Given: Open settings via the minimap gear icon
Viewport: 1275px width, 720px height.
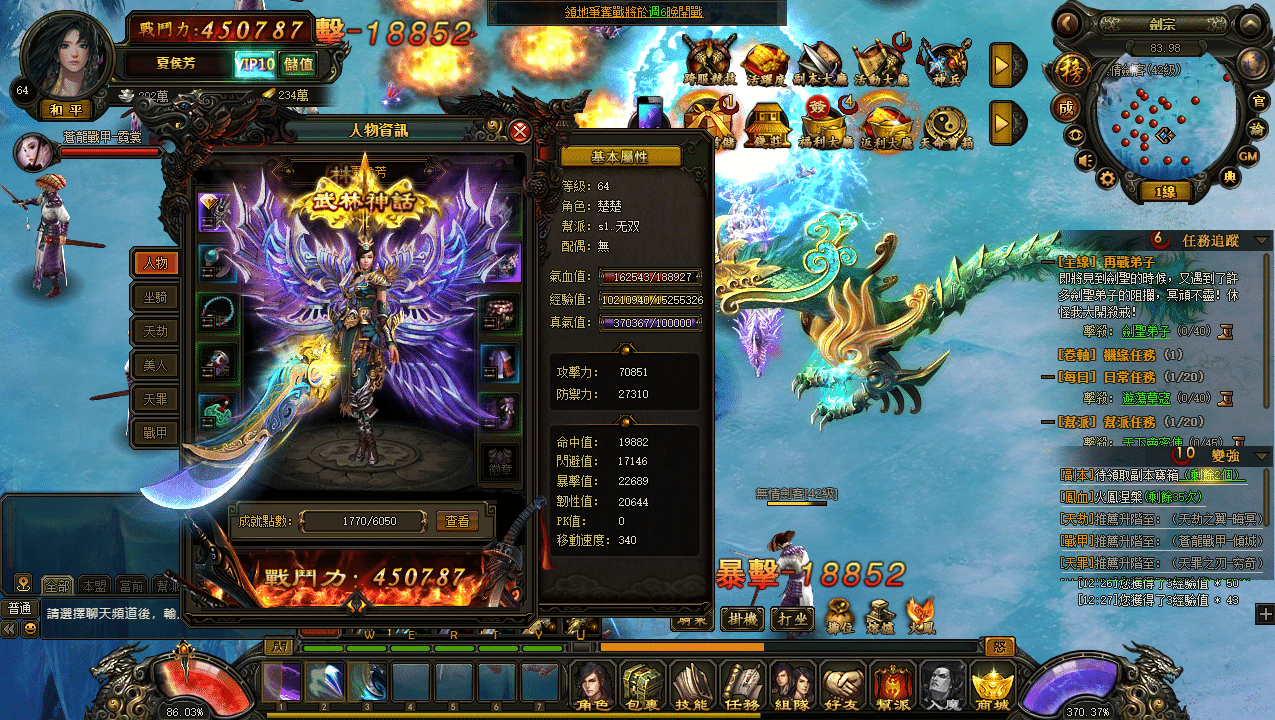Looking at the screenshot, I should click(x=1107, y=178).
